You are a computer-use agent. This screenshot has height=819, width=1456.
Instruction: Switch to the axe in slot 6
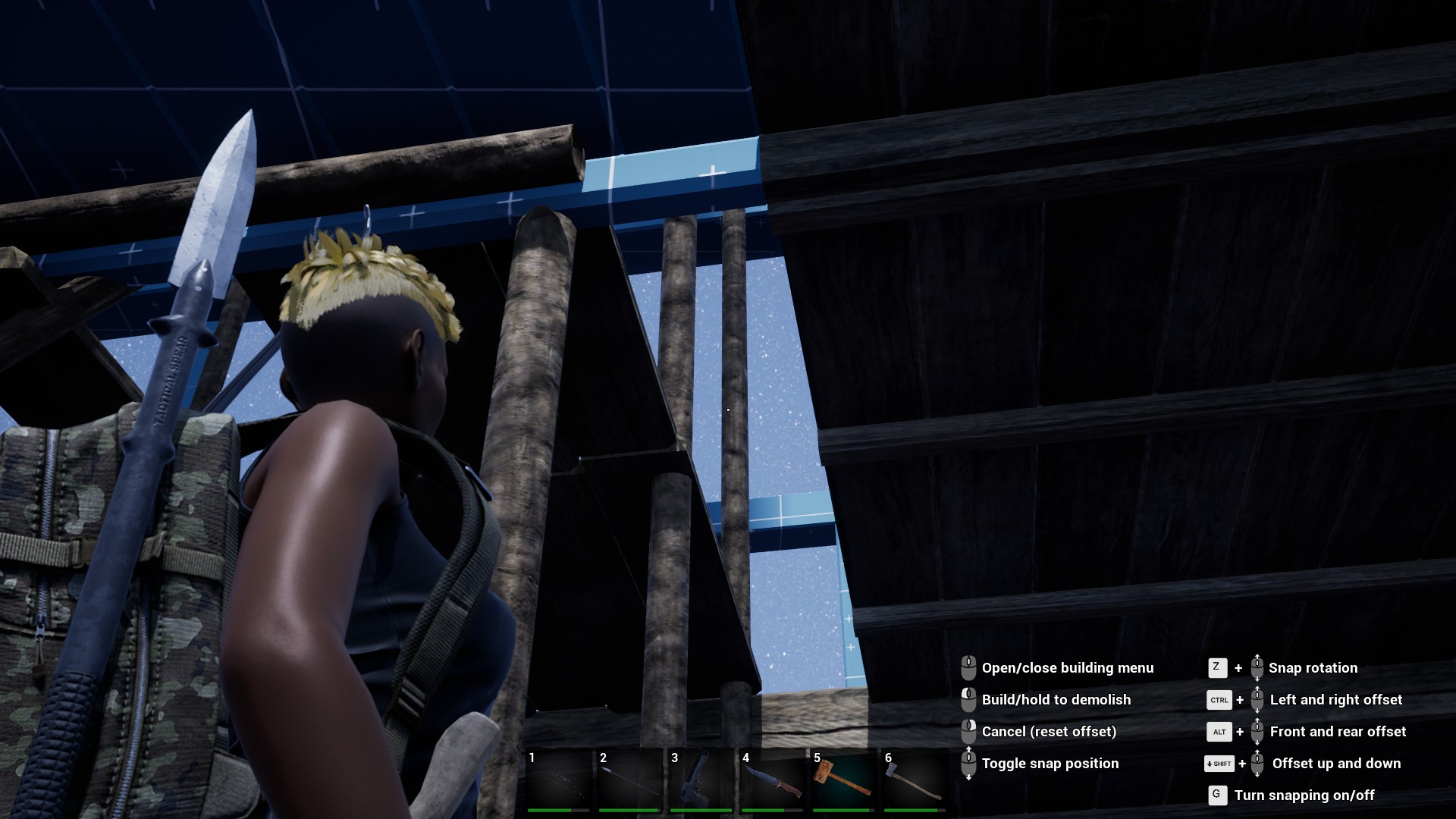click(x=915, y=781)
